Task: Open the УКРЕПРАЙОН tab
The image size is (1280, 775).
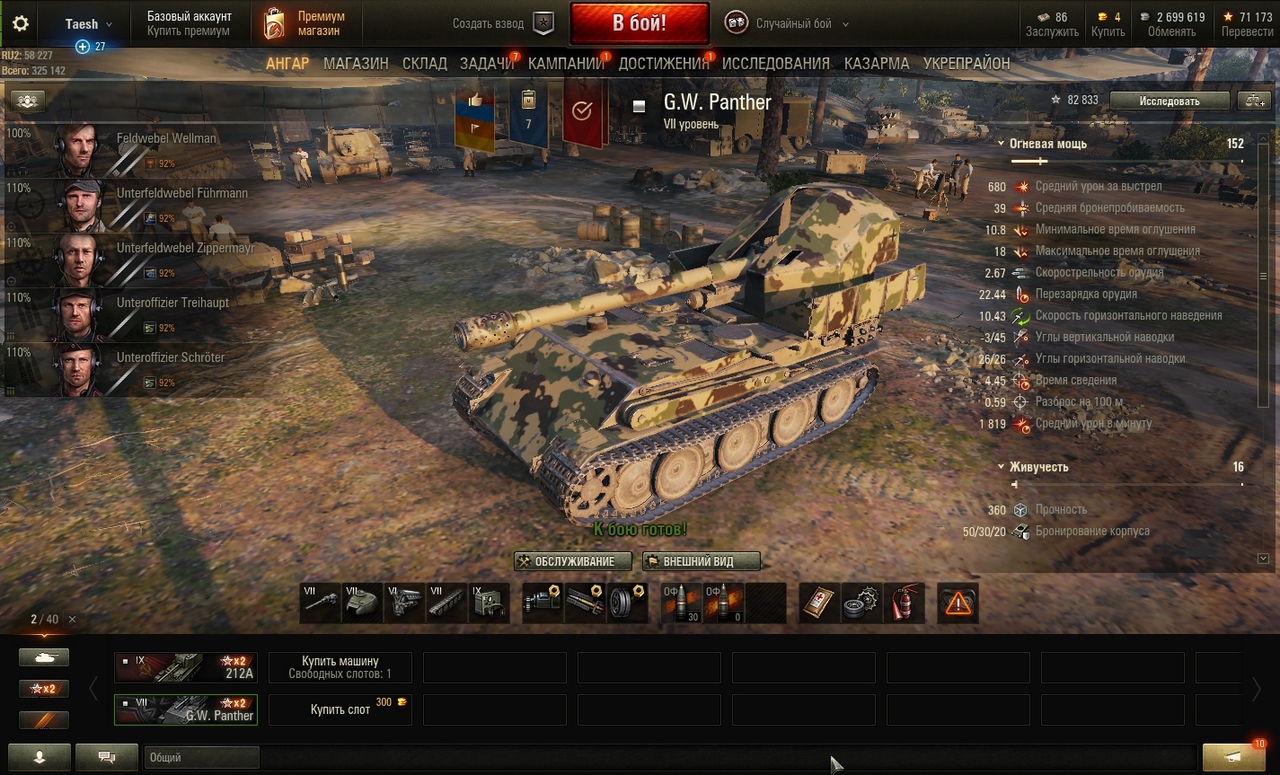Action: point(966,63)
